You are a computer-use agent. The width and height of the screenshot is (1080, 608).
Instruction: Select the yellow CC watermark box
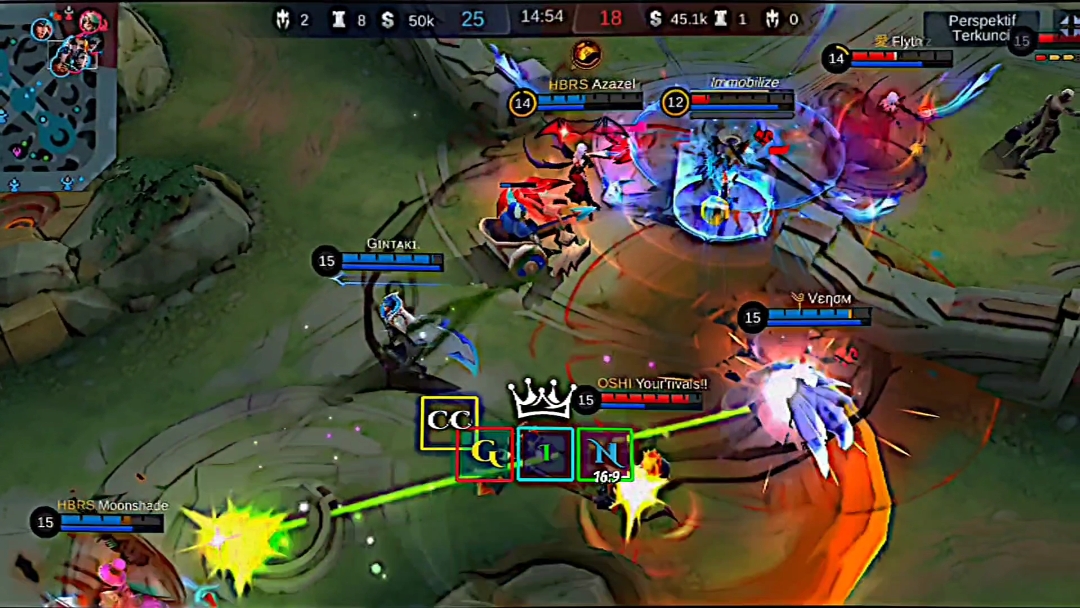(449, 422)
